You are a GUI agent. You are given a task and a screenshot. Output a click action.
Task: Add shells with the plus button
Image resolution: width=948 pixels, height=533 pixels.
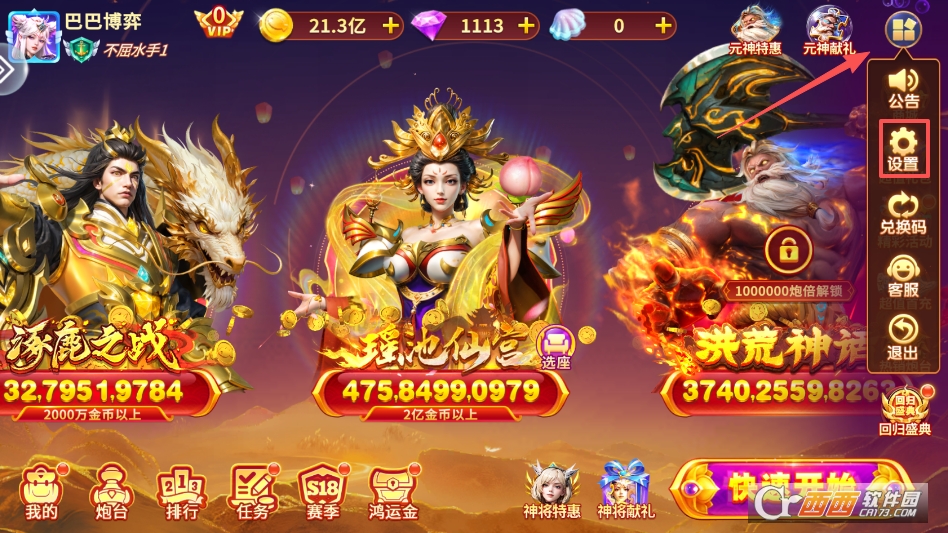coord(662,26)
